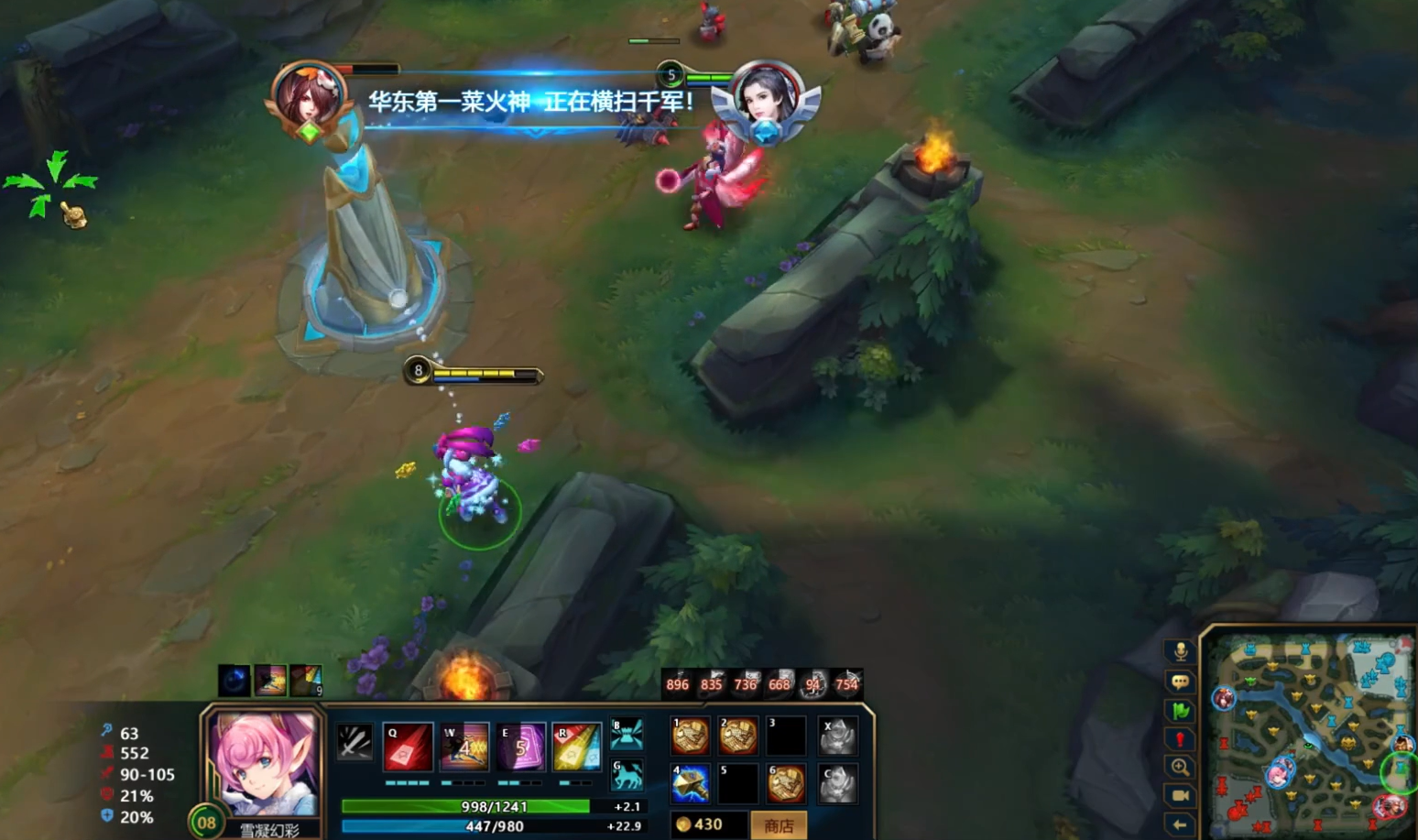
Task: Activate the Q ability with red card
Action: pyautogui.click(x=408, y=747)
